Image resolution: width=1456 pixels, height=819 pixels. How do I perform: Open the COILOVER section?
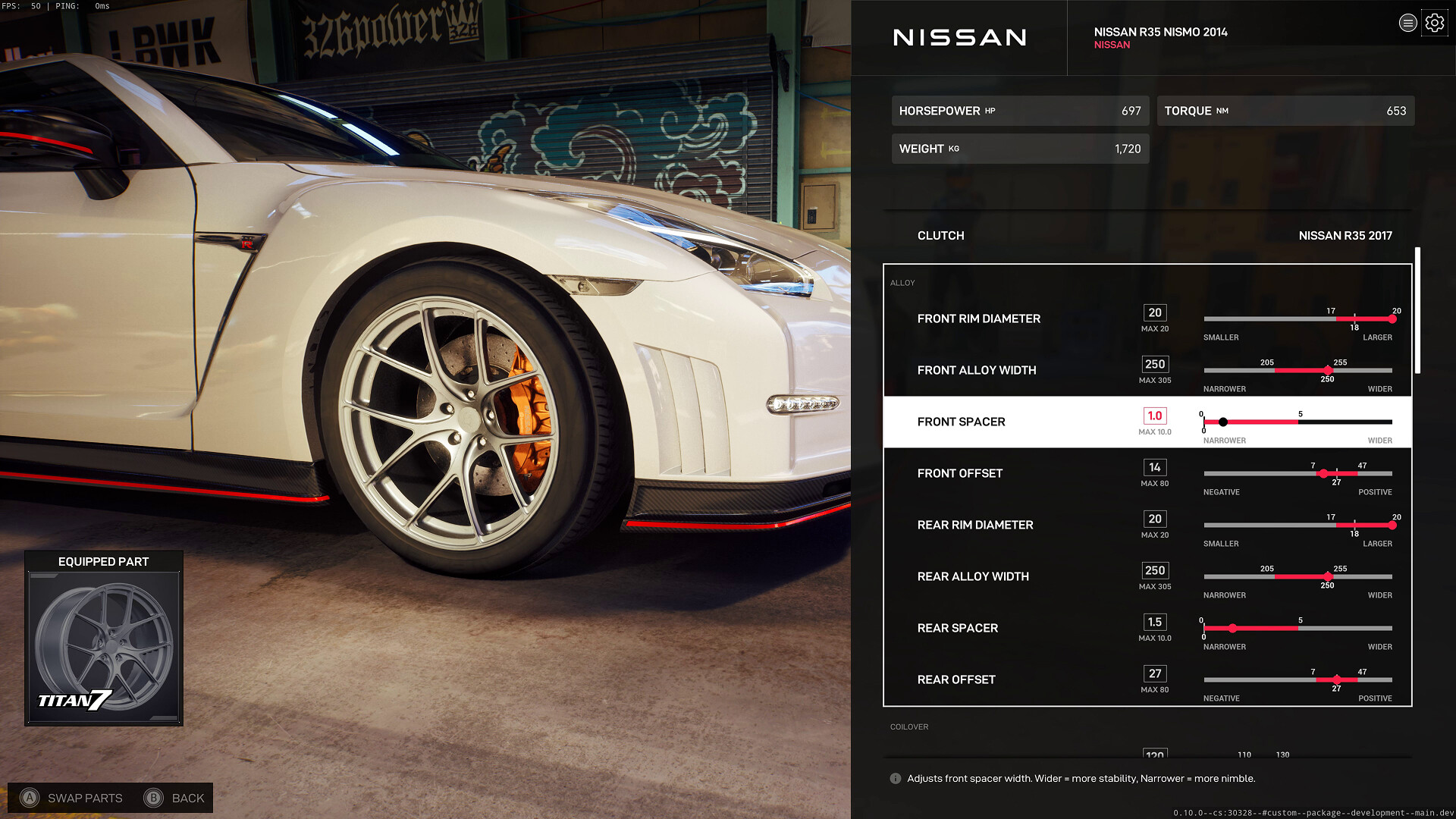pos(909,726)
